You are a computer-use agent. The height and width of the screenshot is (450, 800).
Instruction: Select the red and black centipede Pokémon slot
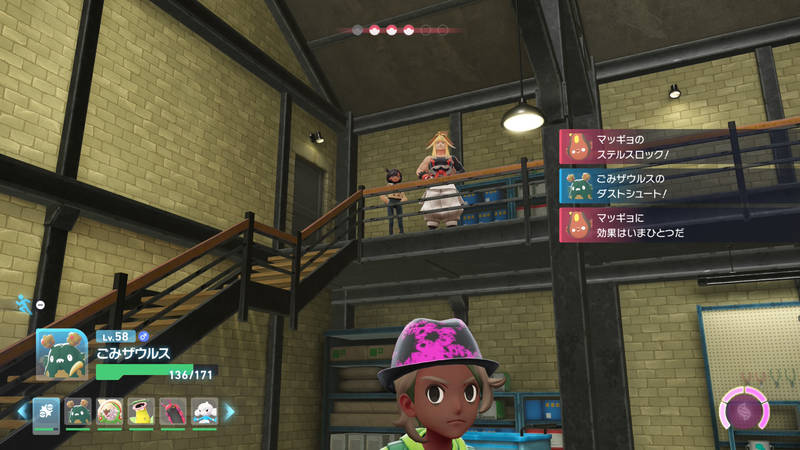(x=172, y=411)
